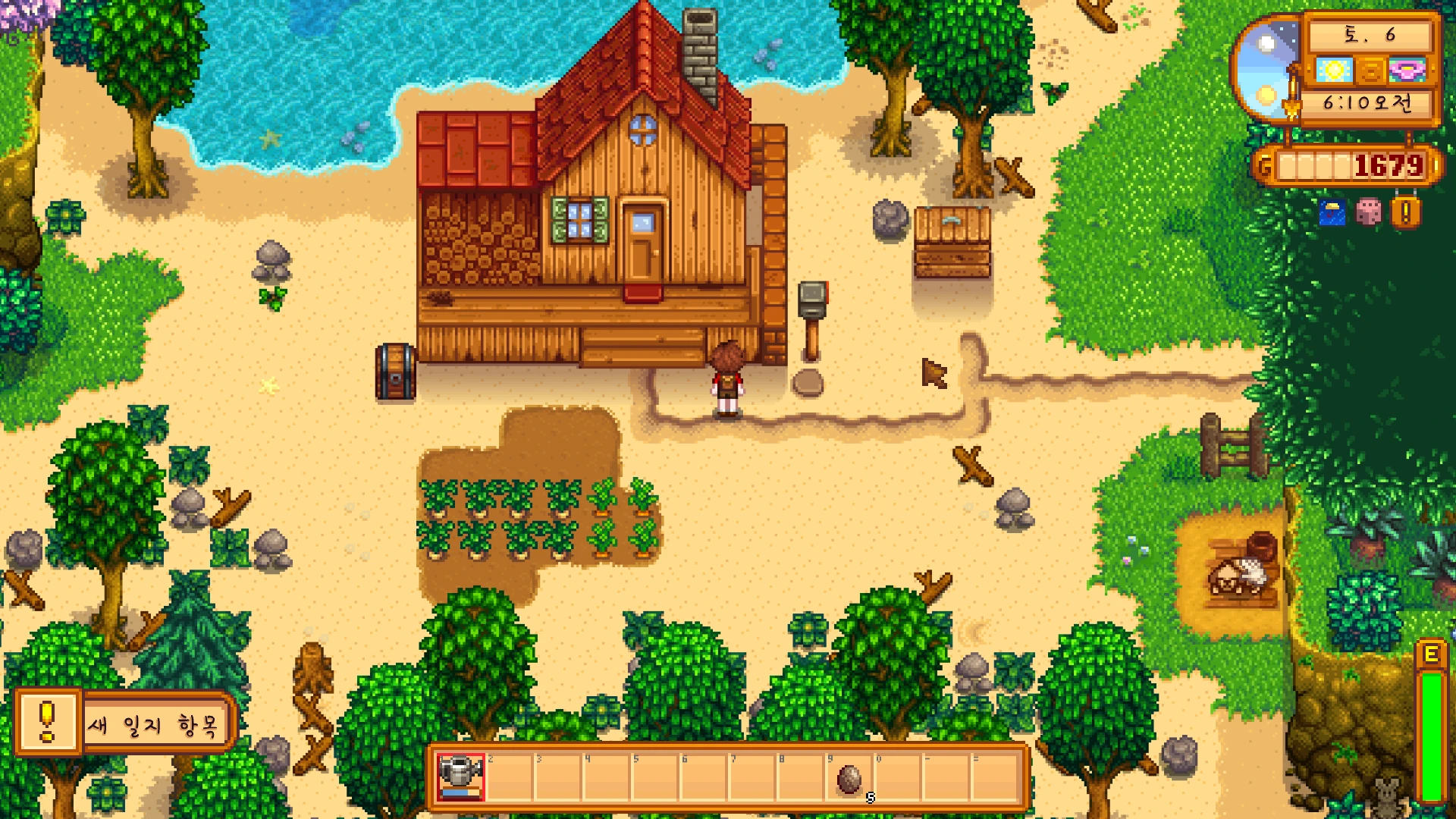
Task: Click the blue umbrella buff icon
Action: pos(1332,213)
